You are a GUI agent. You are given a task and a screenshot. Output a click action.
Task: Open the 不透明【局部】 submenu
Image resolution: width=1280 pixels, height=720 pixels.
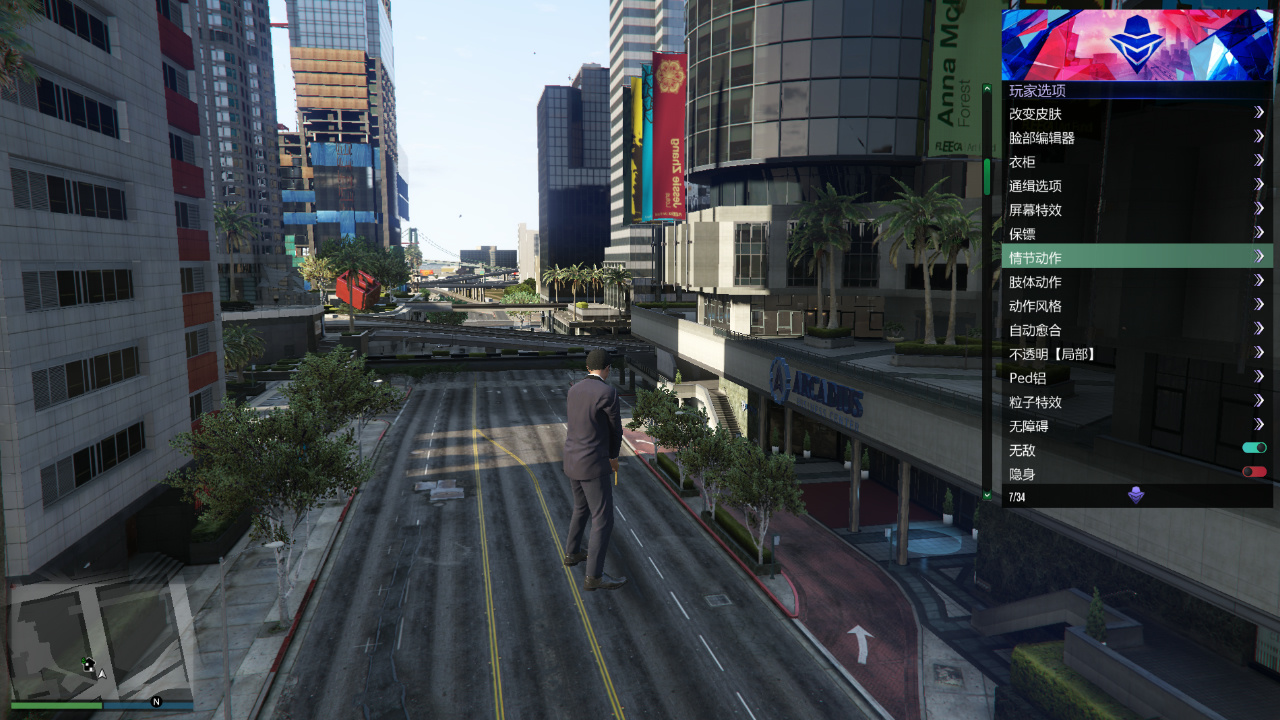click(1100, 353)
